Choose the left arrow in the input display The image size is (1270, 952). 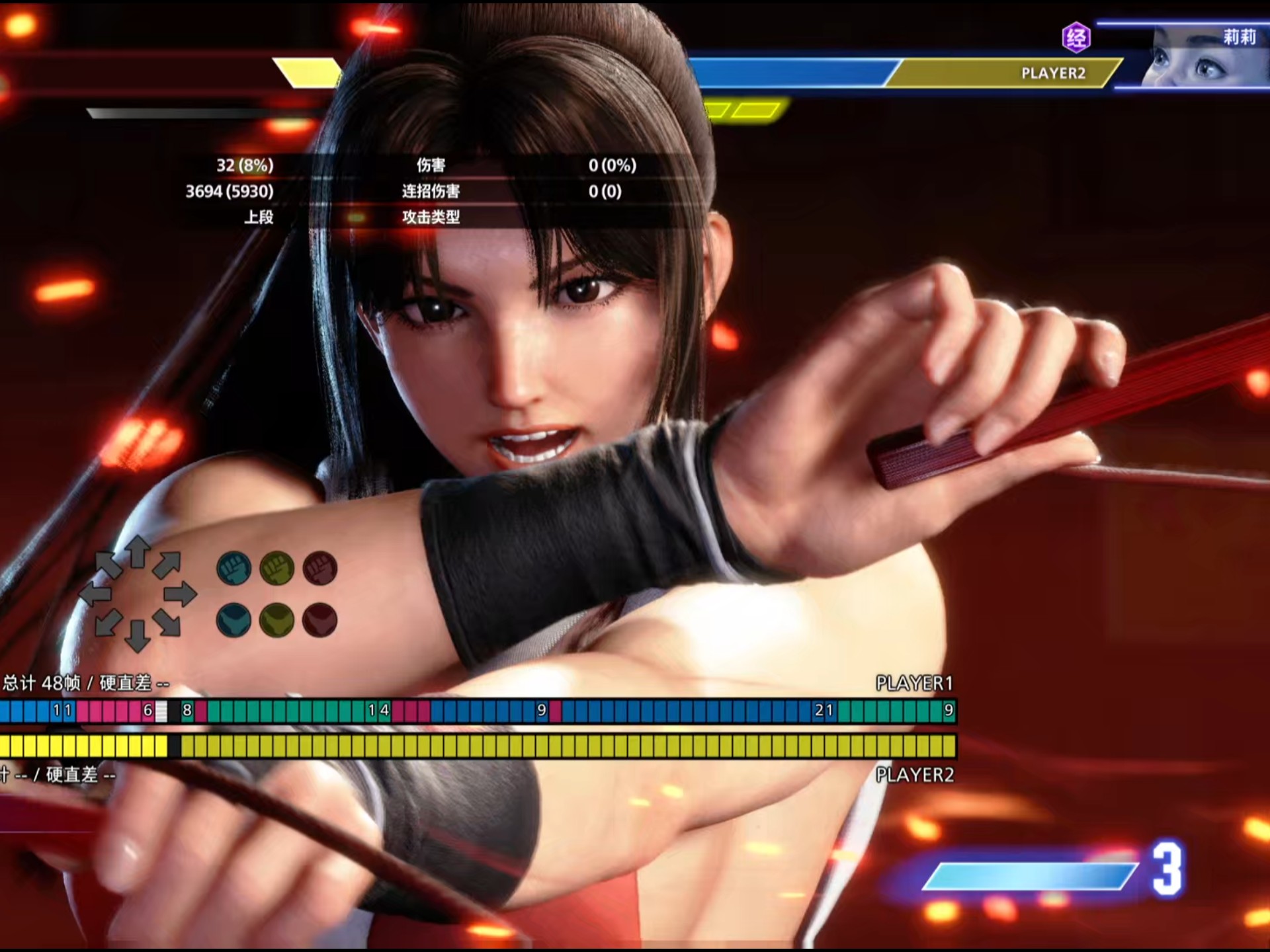95,594
